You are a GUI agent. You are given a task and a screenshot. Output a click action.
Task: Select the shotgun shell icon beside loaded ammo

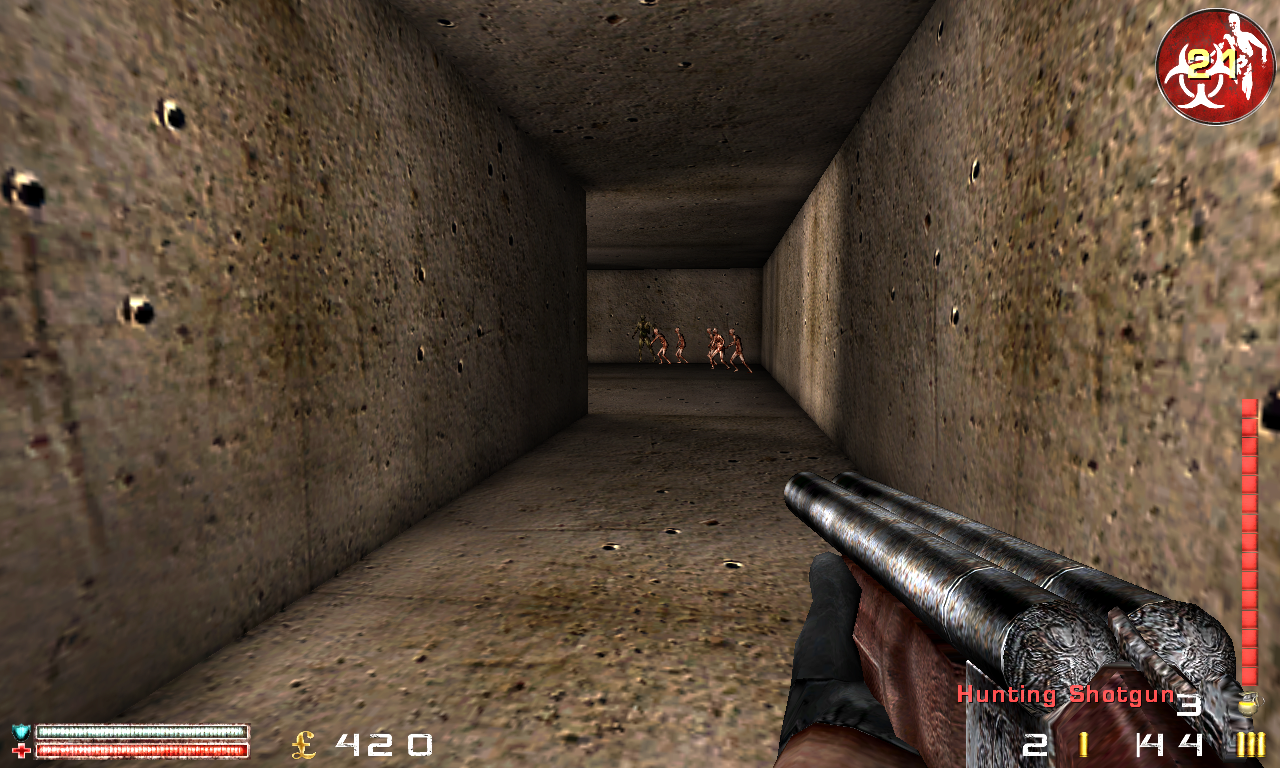click(x=1081, y=744)
